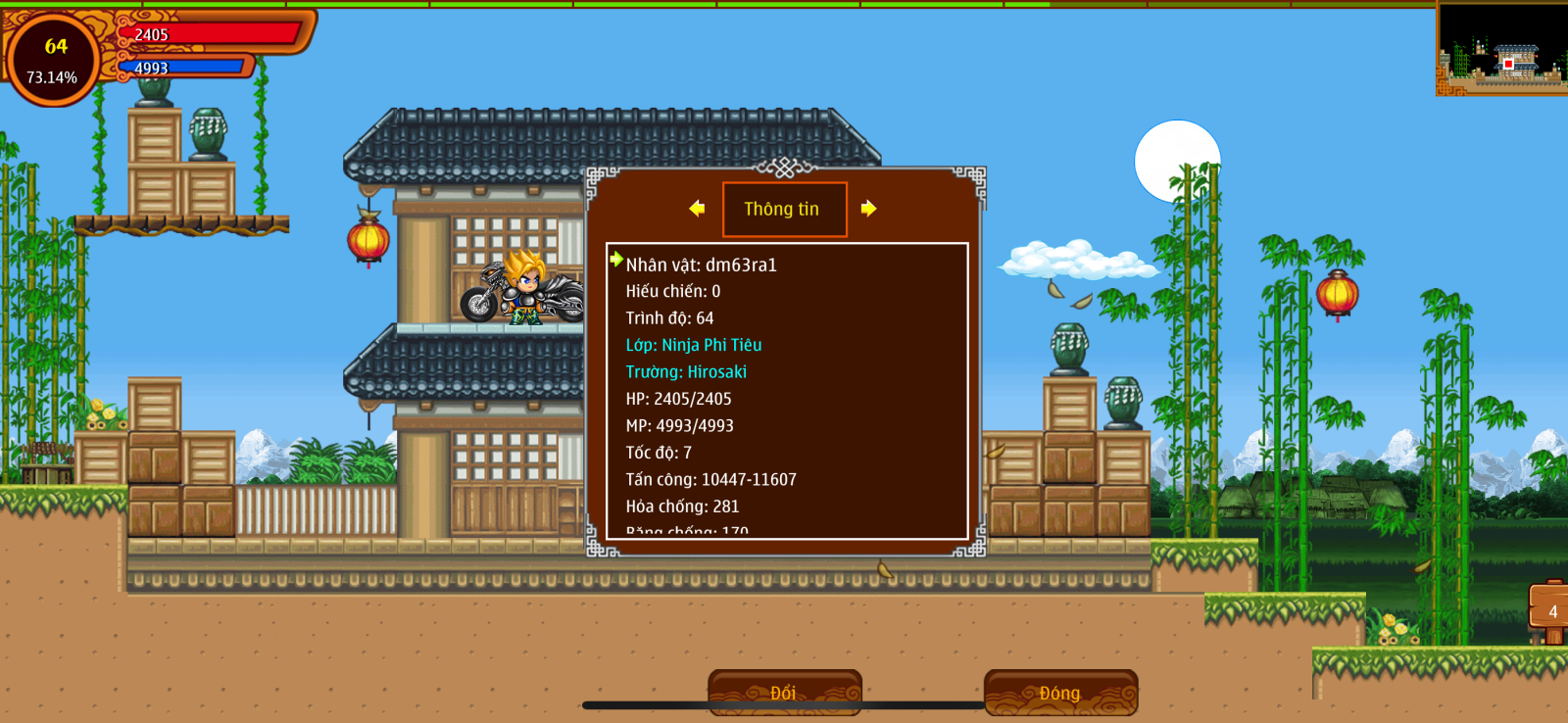The width and height of the screenshot is (1568, 723).
Task: Go to previous tab with left arrow
Action: (697, 209)
